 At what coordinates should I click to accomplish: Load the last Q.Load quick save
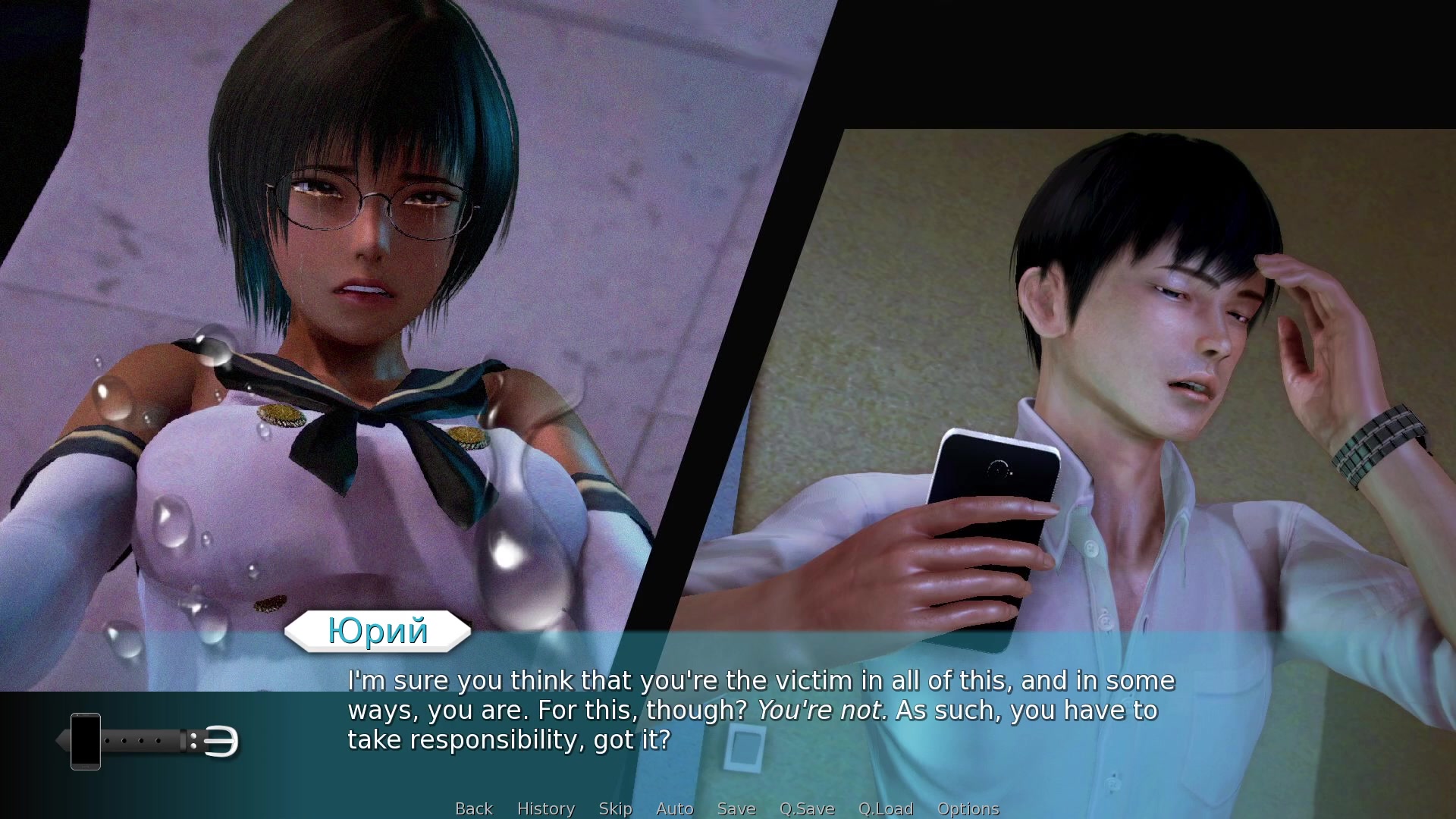886,808
